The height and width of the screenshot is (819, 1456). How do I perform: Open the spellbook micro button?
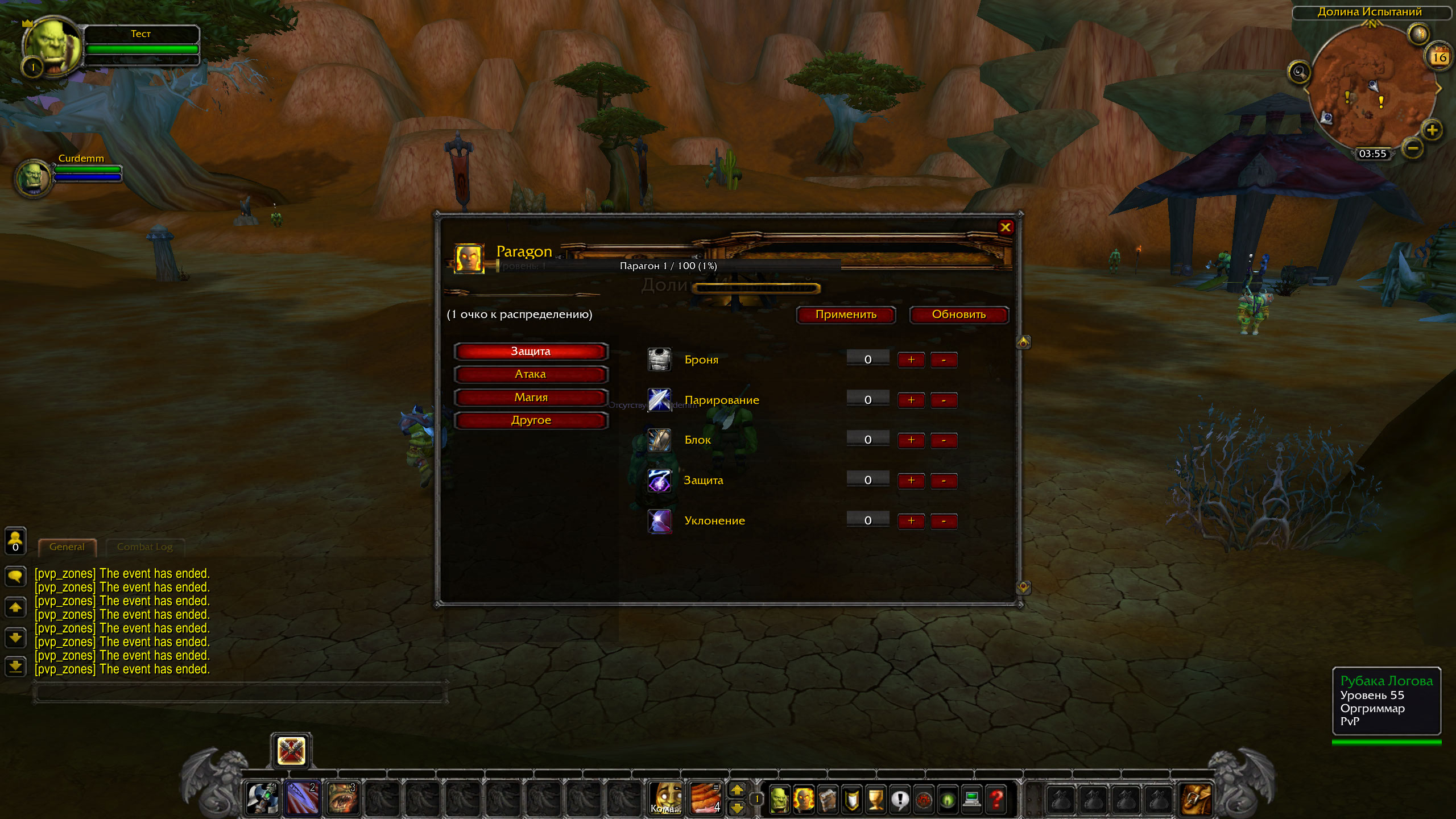[828, 799]
